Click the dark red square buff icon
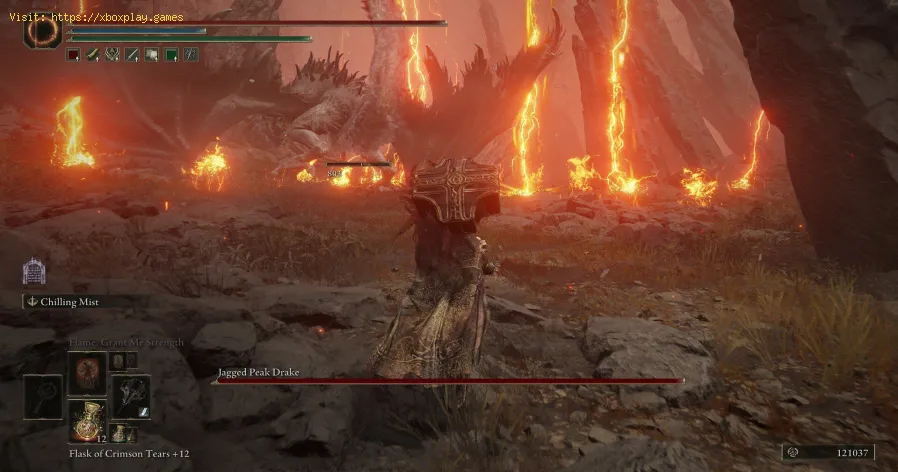Screen dimensions: 898x472 click(x=73, y=55)
